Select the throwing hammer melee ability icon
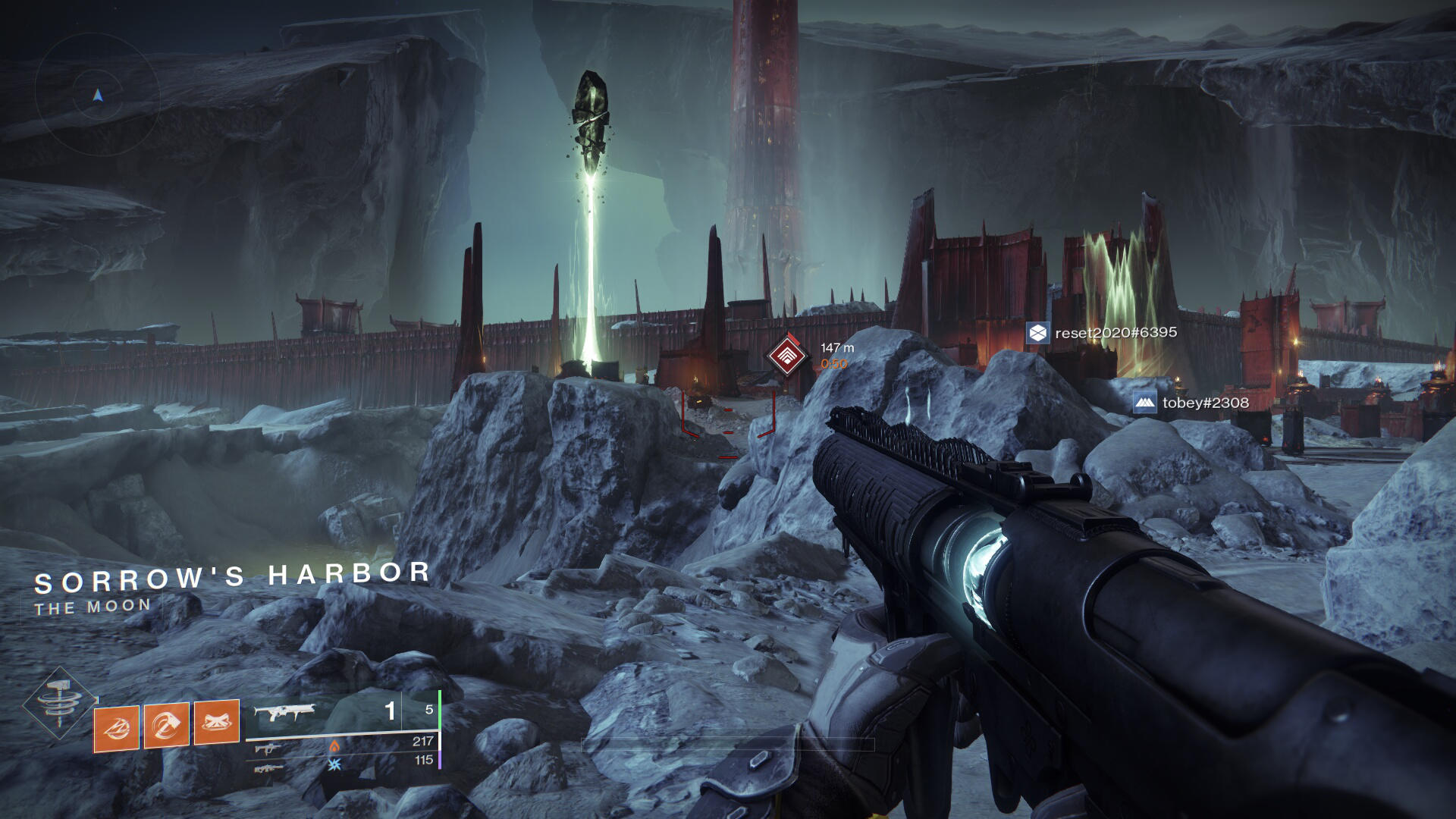Screen dimensions: 1456x819 (x=167, y=726)
